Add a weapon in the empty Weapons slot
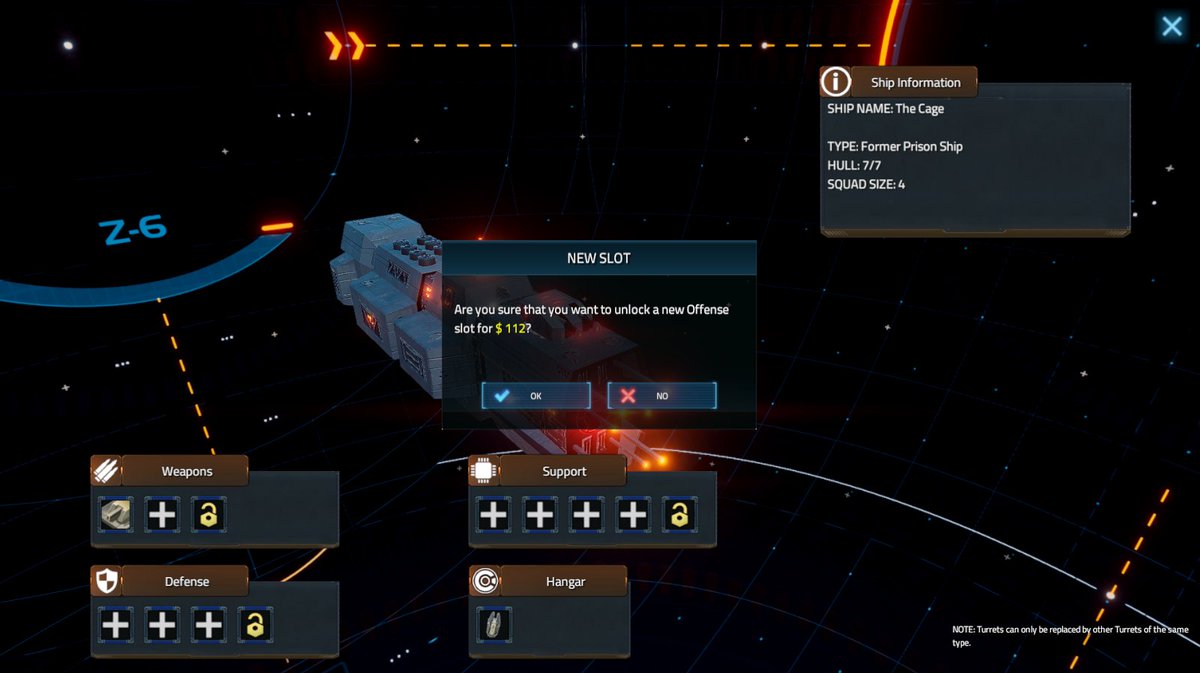Screen dimensions: 1200x673 click(x=162, y=515)
